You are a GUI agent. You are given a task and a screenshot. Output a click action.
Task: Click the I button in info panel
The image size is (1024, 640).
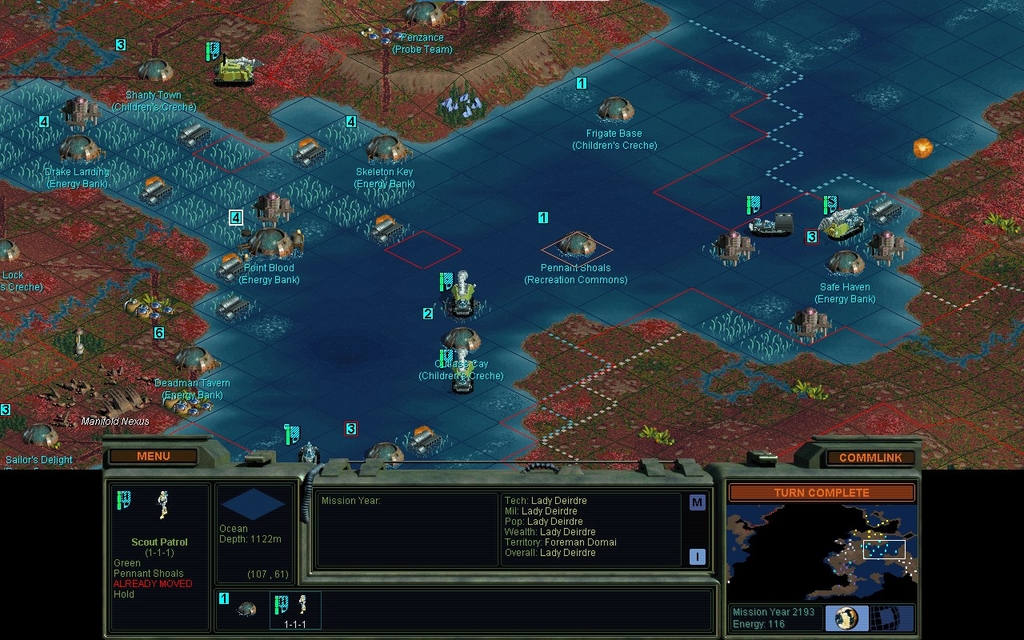[697, 557]
